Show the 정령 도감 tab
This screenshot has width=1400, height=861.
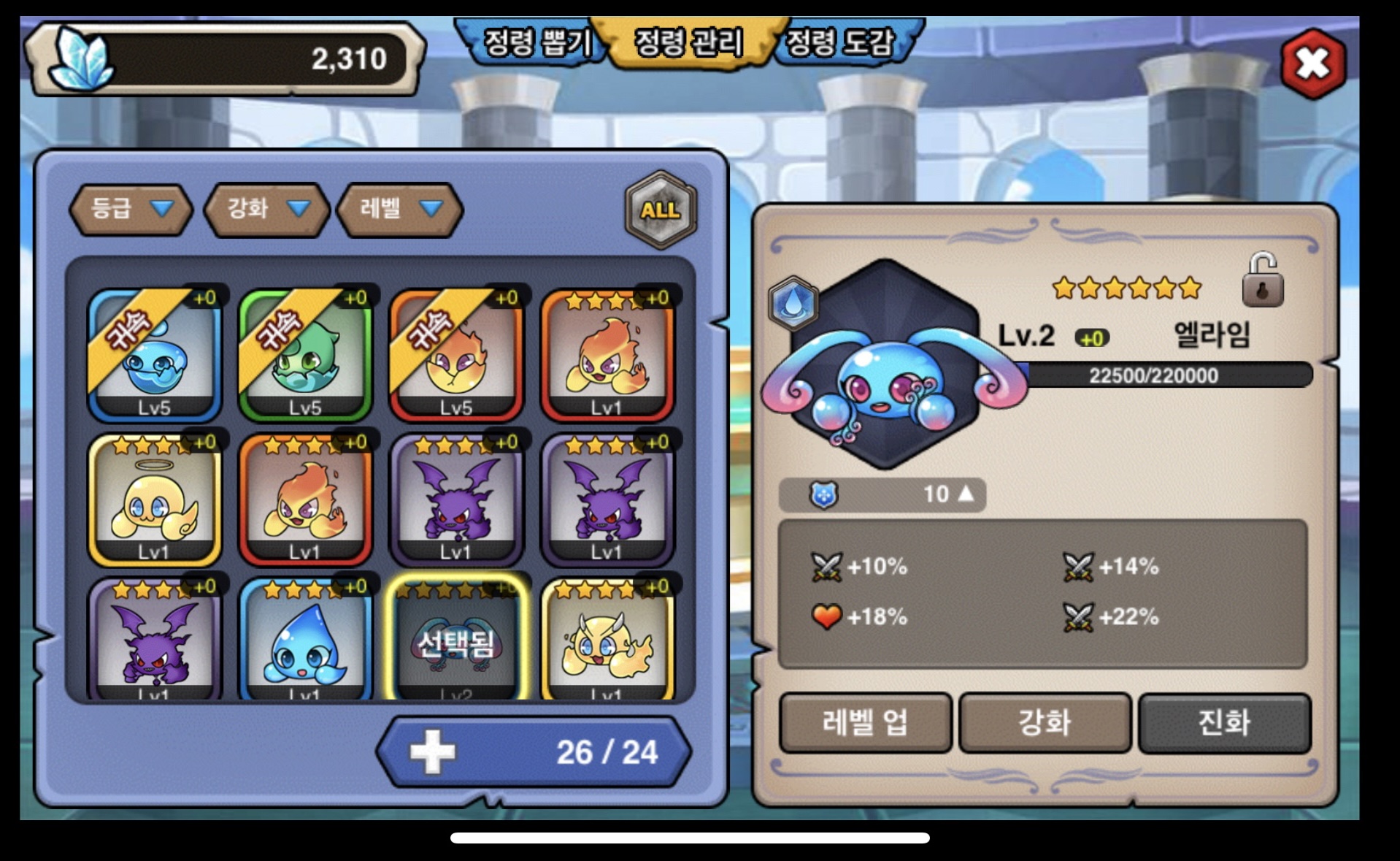839,42
